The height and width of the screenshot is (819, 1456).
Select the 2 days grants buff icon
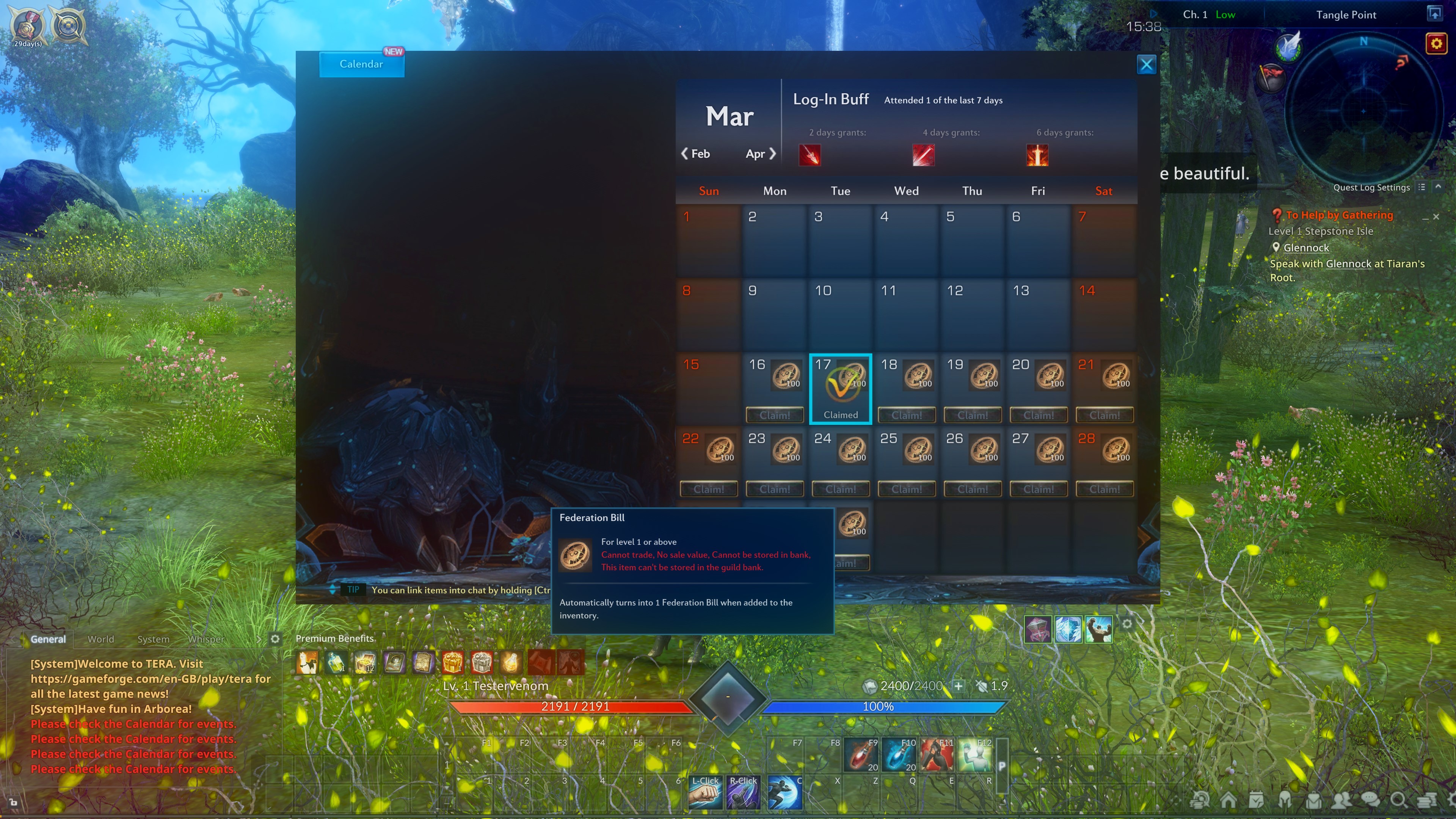click(810, 155)
